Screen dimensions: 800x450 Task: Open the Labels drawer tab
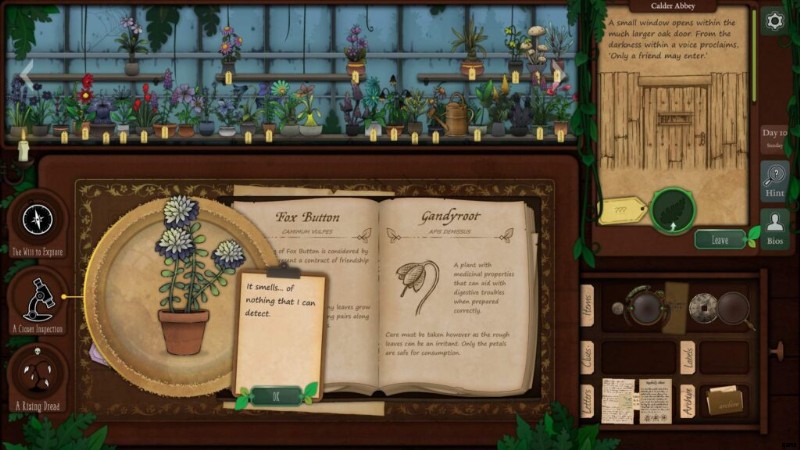[688, 355]
